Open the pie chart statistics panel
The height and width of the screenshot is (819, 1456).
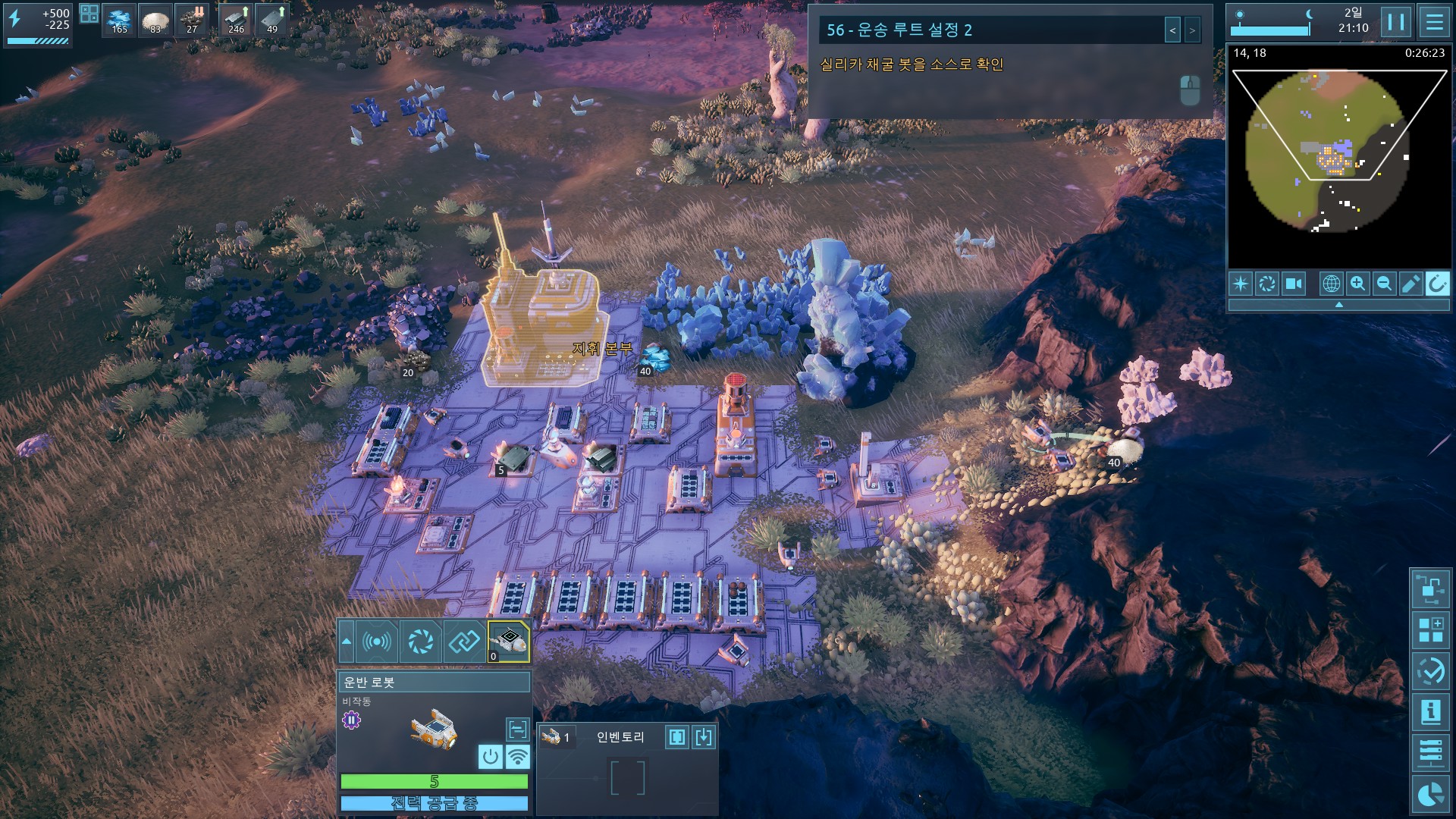click(x=1430, y=794)
